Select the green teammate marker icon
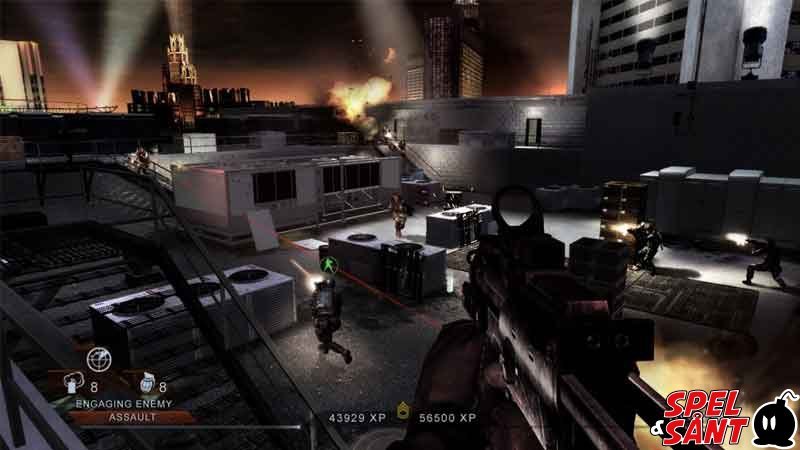The image size is (800, 450). (x=324, y=264)
